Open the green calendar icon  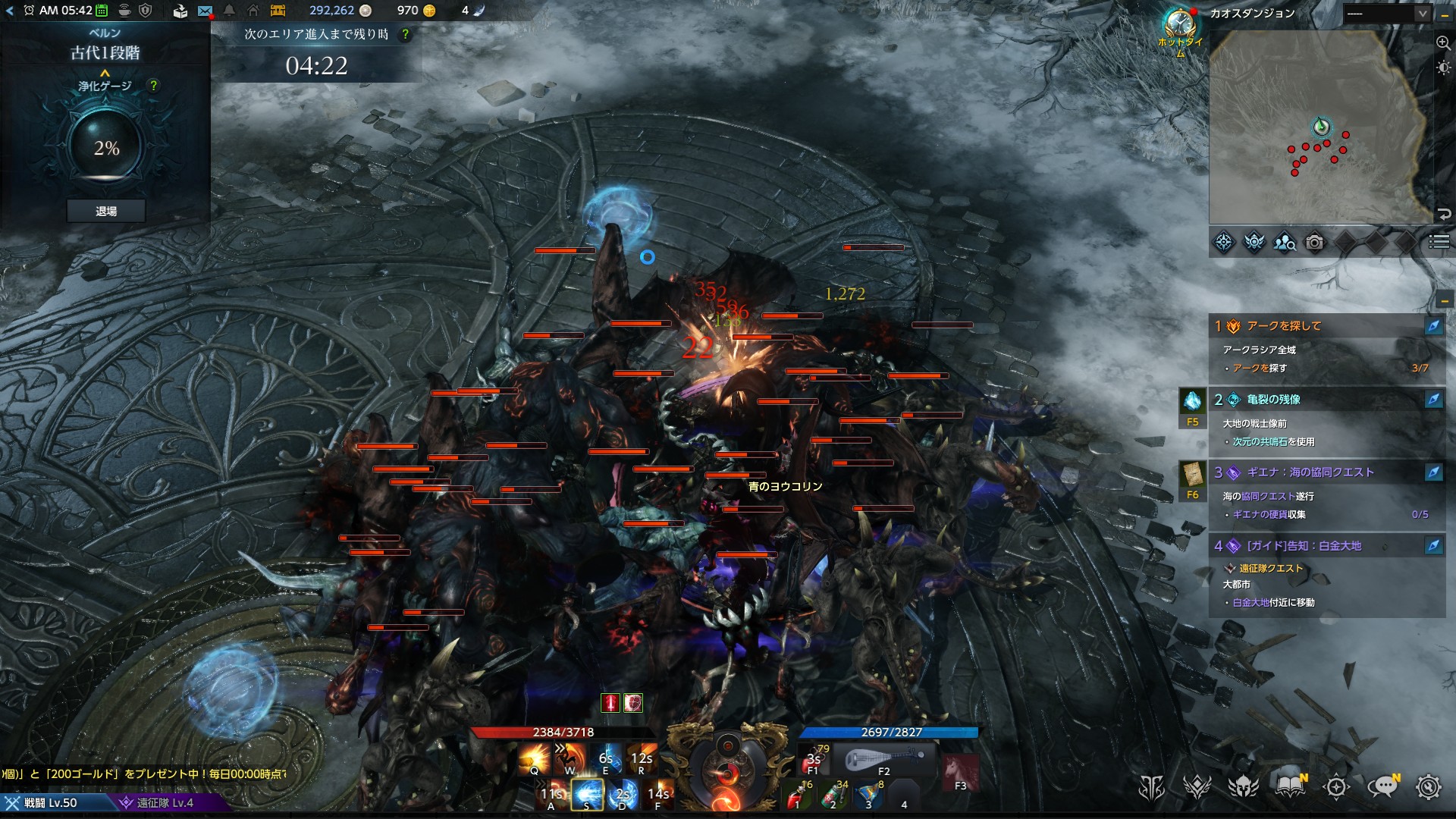coord(101,11)
